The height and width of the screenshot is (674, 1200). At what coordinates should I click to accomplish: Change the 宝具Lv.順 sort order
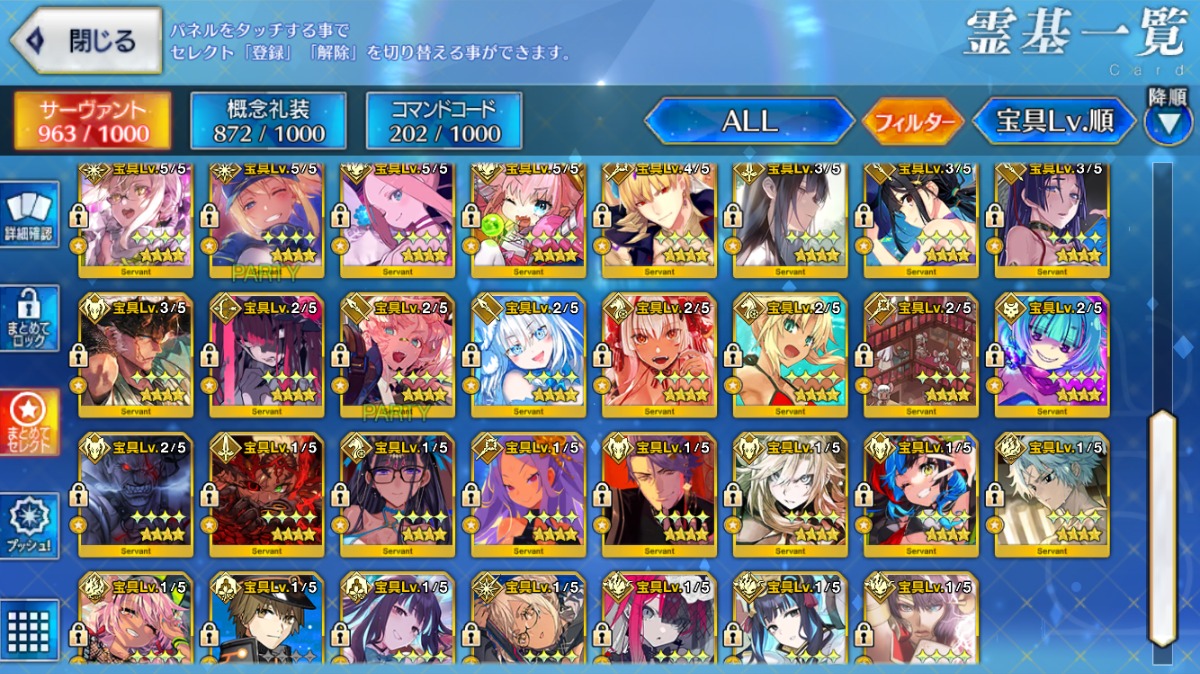[x=1054, y=121]
